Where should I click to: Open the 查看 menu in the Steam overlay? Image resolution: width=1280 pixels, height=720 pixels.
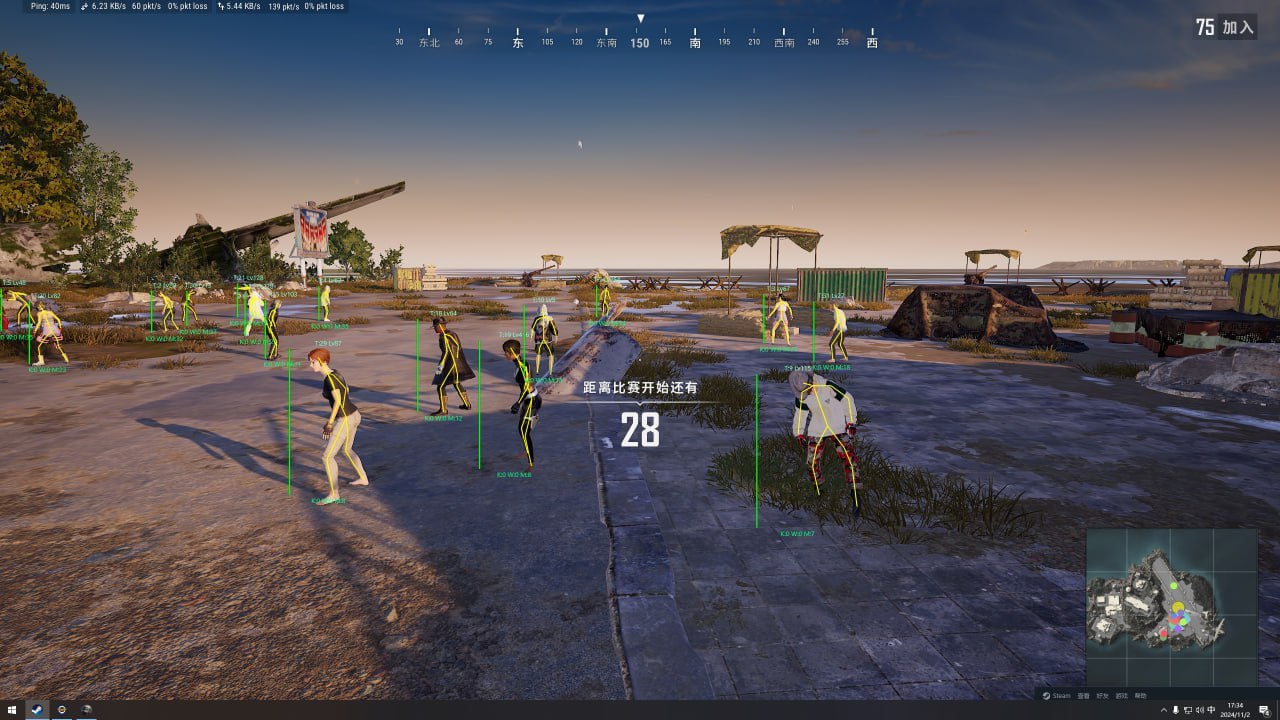click(1083, 696)
